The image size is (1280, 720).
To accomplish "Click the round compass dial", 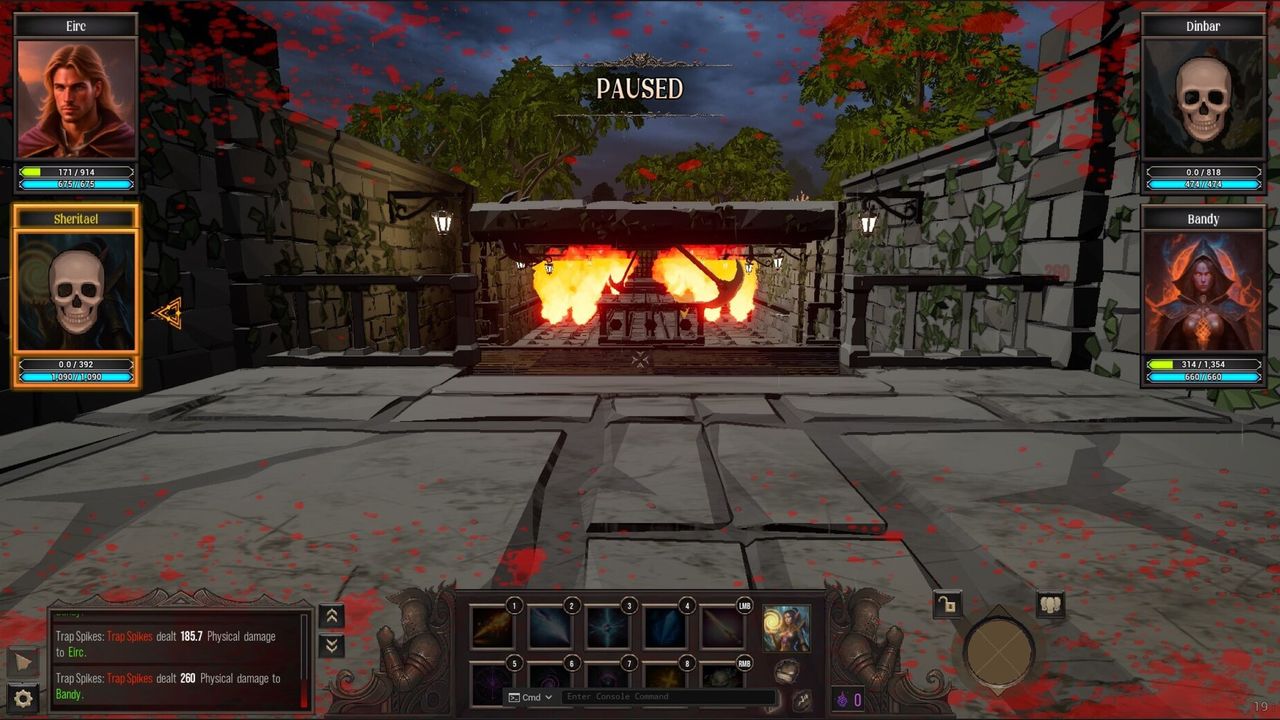I will (x=998, y=652).
